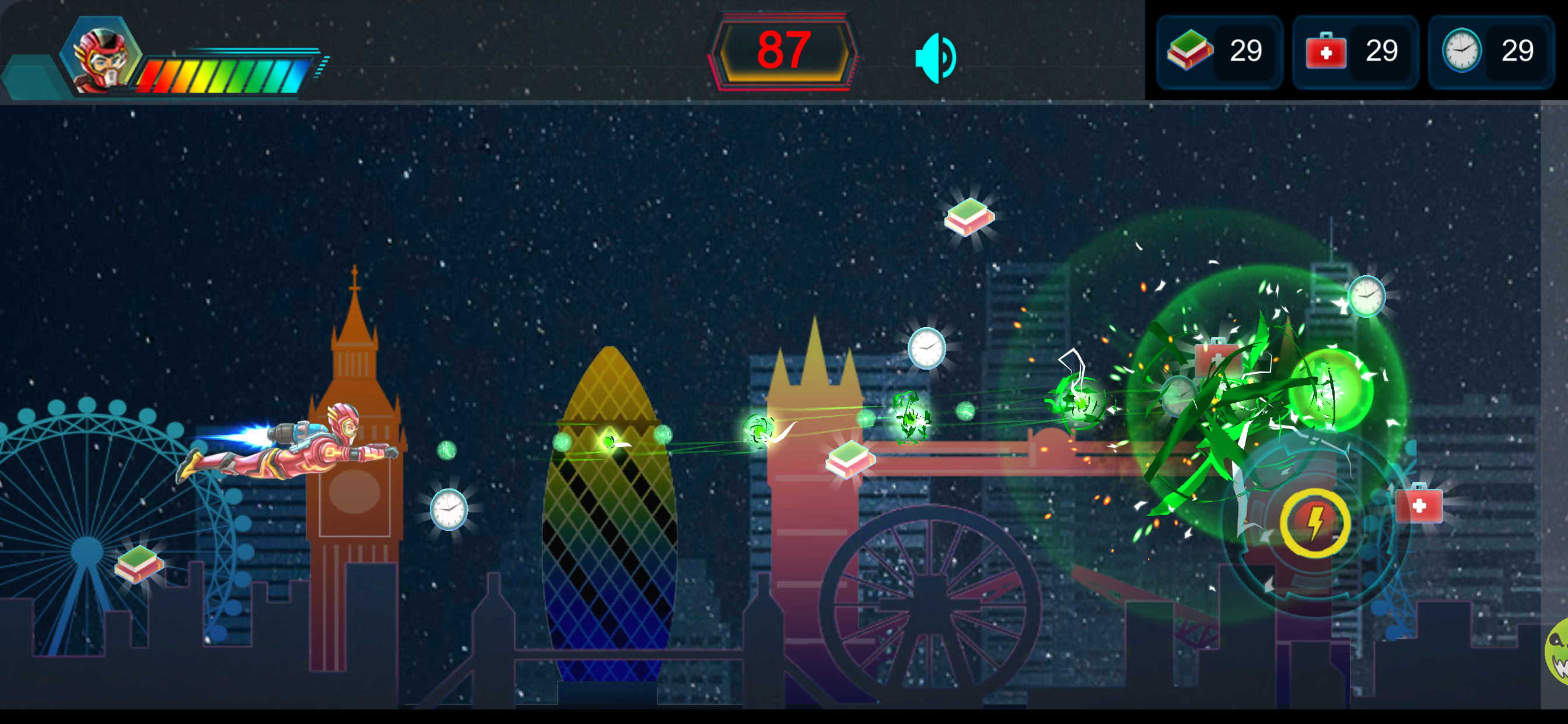Tap the 29 book count label
This screenshot has width=1568, height=724.
1247,52
